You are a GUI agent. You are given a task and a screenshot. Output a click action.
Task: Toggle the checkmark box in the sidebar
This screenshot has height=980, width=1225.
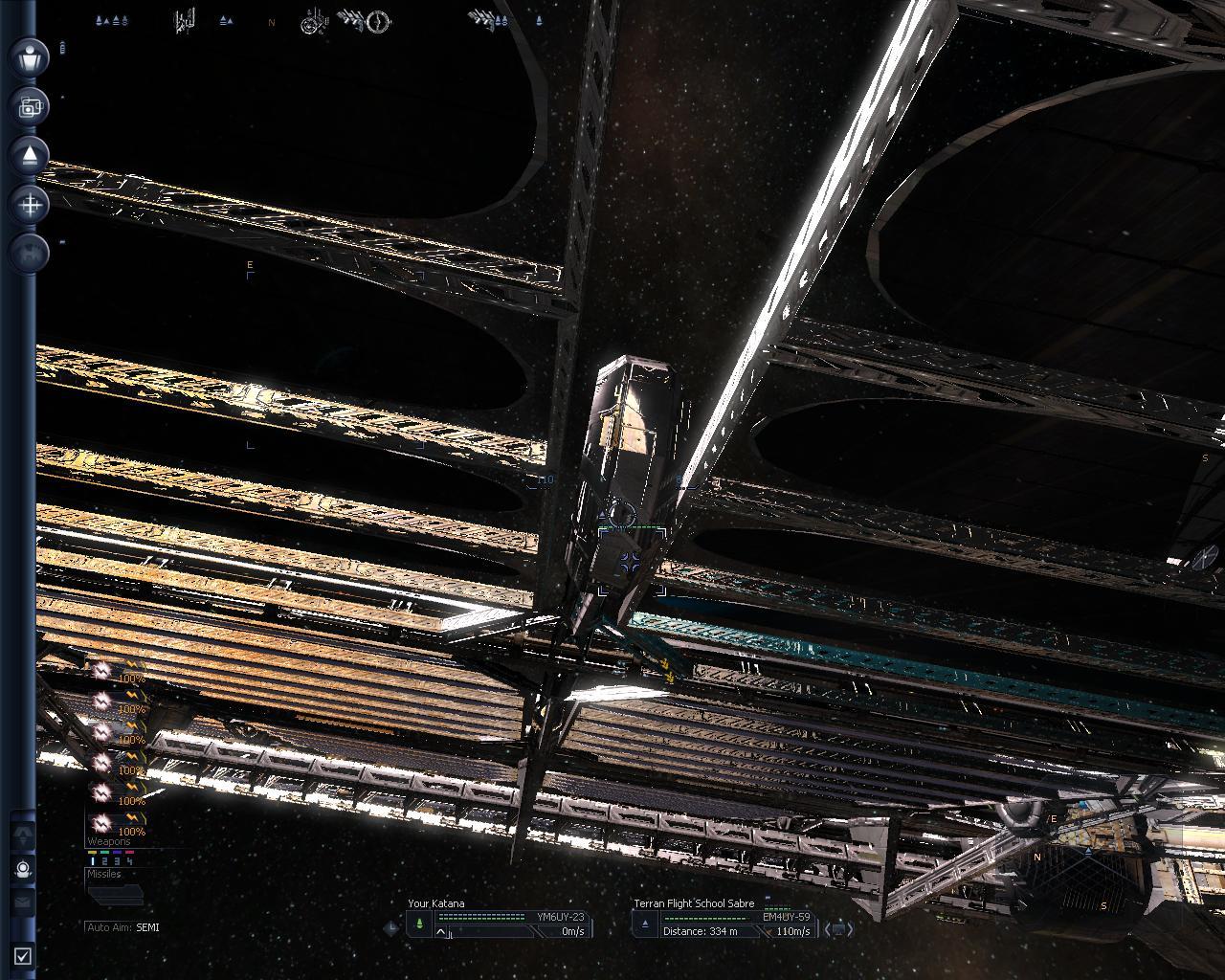[23, 955]
